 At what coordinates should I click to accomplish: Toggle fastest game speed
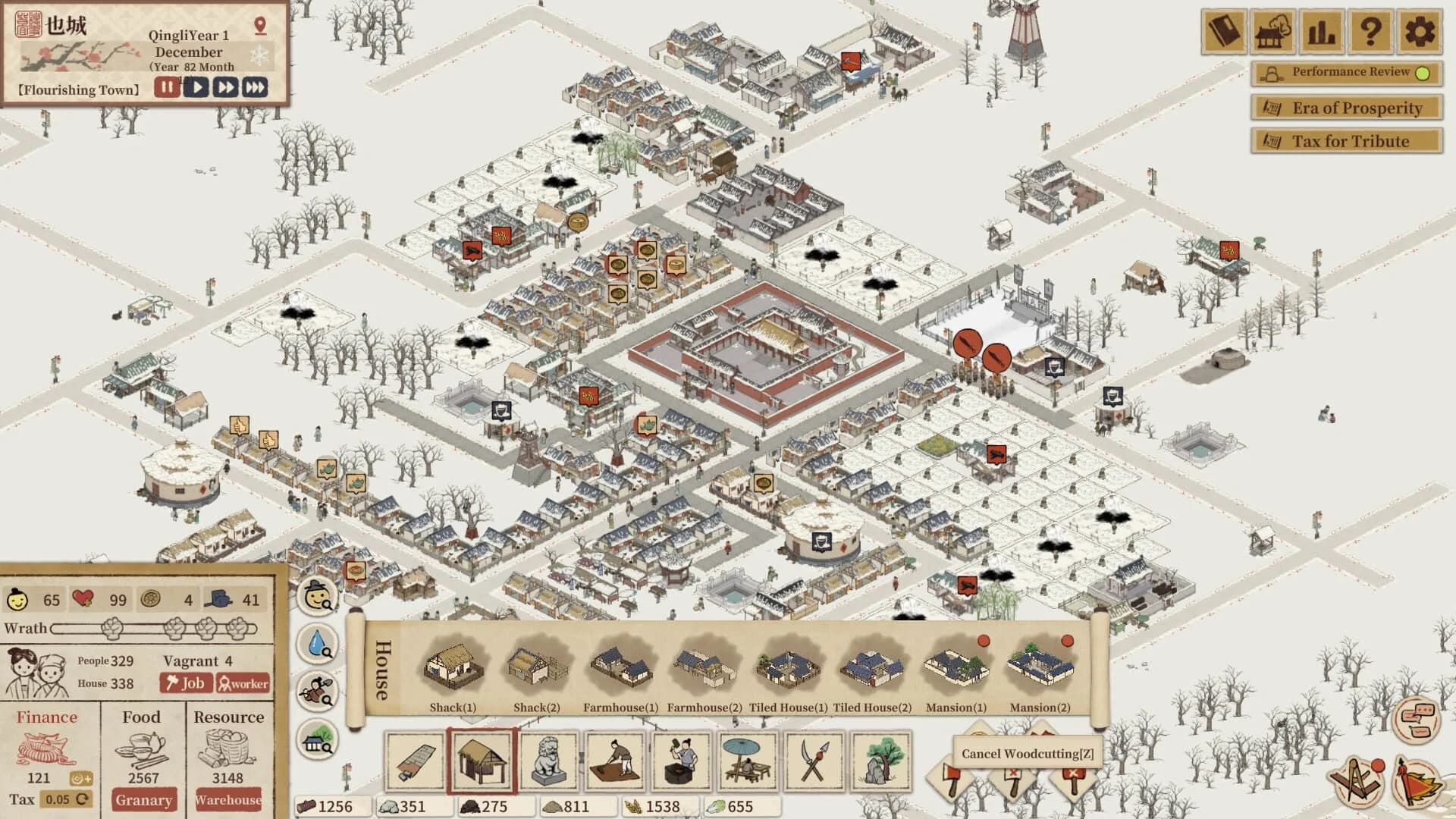tap(254, 87)
